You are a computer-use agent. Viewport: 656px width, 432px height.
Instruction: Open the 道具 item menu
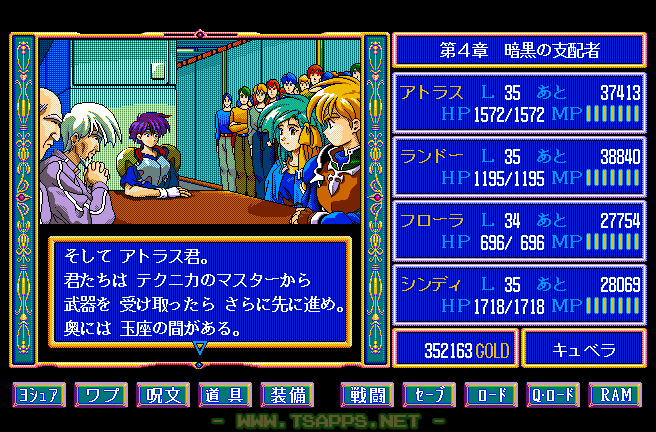[224, 394]
